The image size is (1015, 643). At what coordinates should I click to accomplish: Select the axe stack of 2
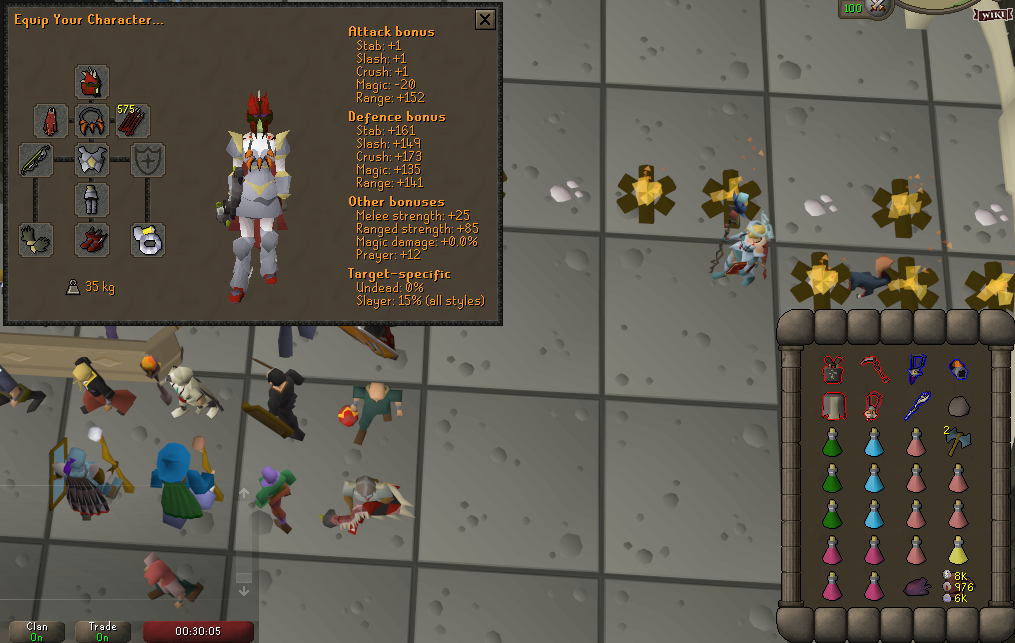[x=958, y=441]
